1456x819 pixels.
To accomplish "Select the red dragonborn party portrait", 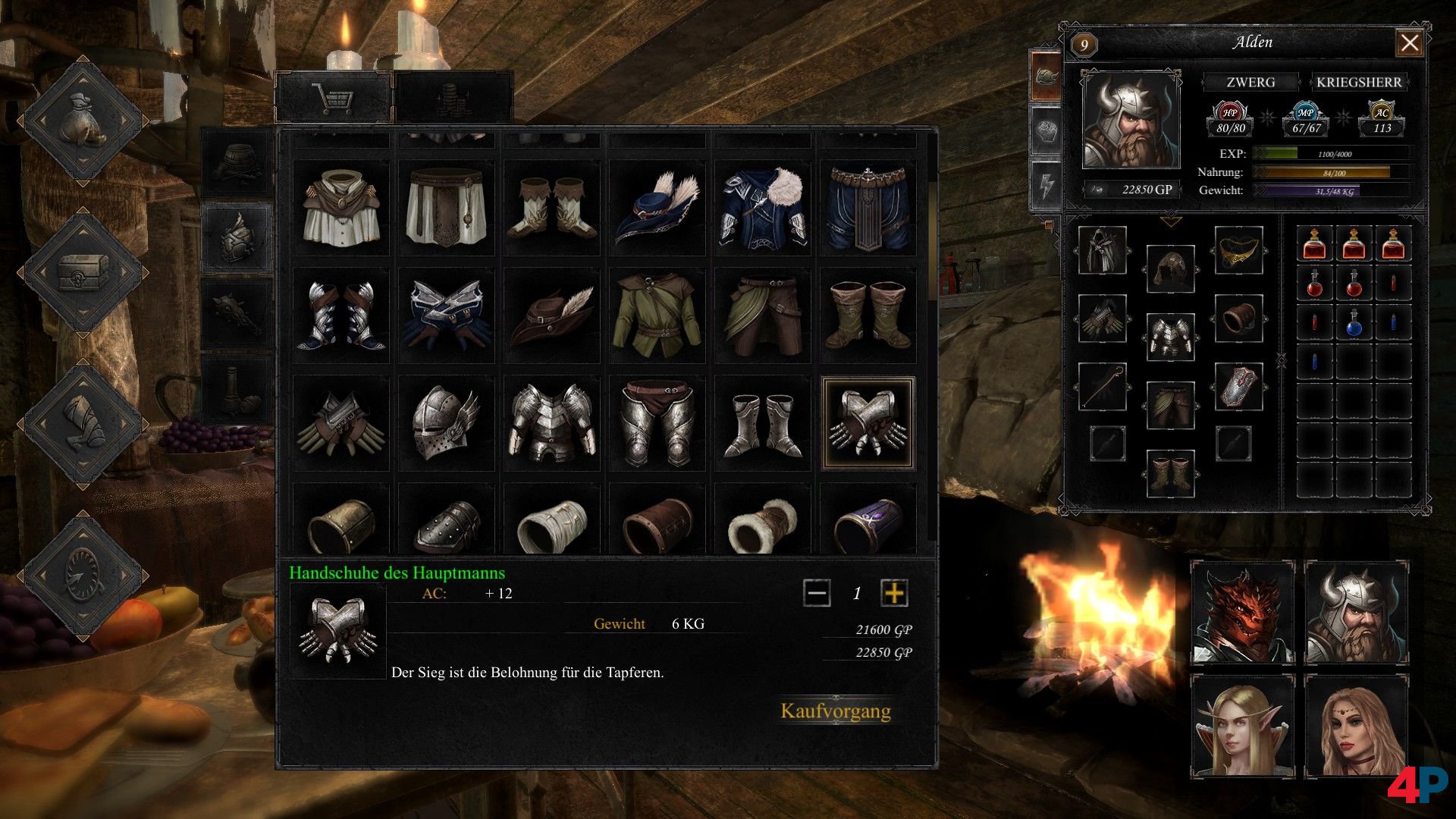I will coord(1243,613).
